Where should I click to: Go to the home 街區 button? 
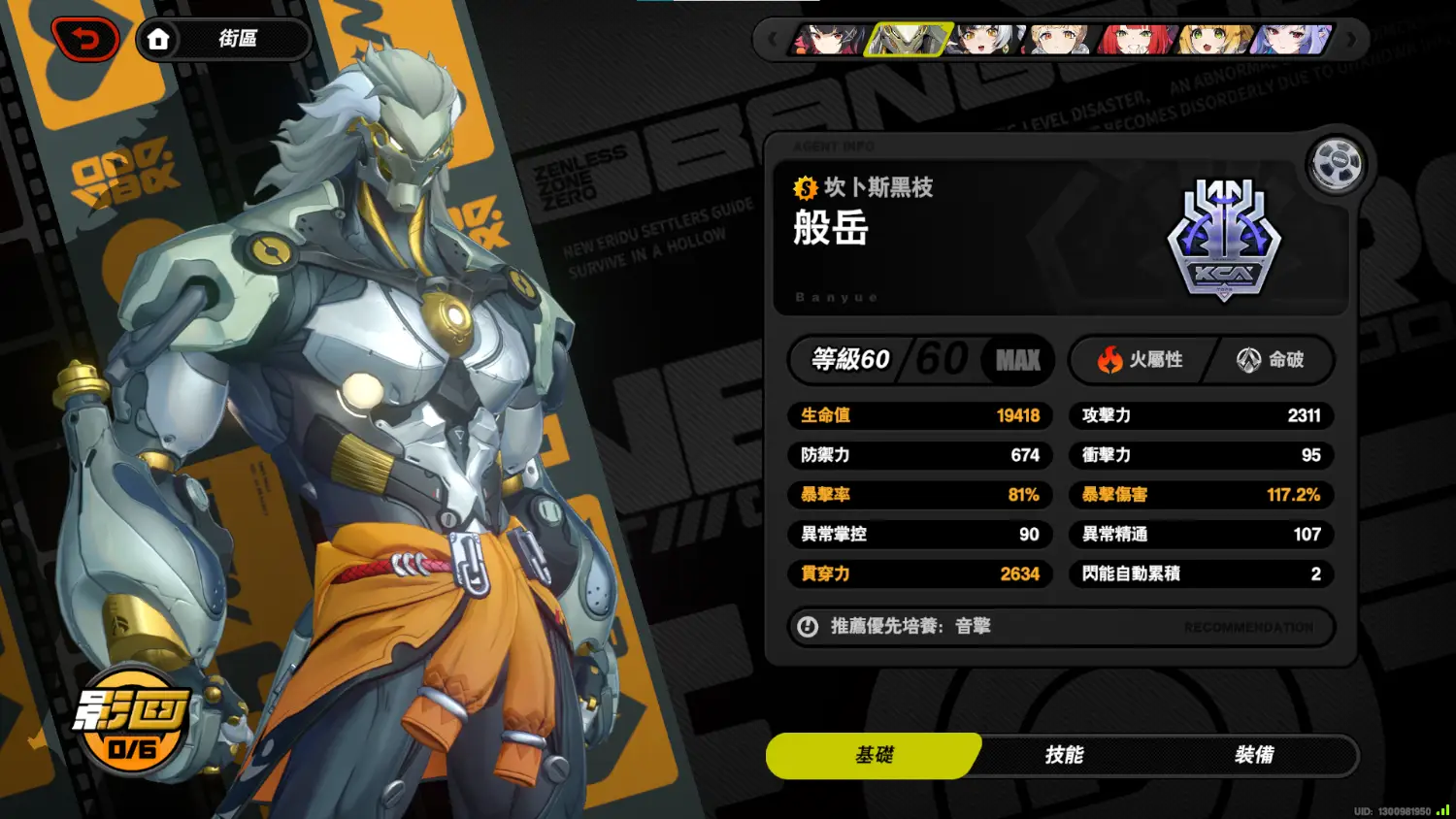223,40
